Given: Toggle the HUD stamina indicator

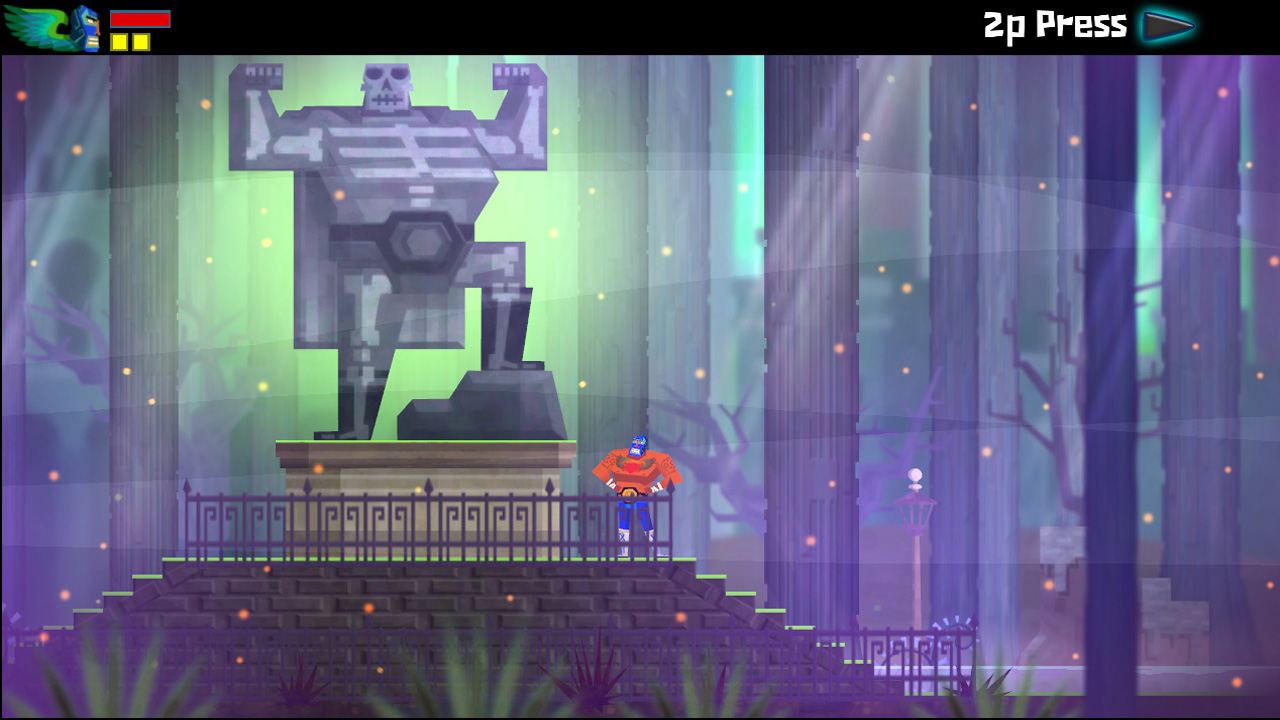Looking at the screenshot, I should pyautogui.click(x=131, y=41).
